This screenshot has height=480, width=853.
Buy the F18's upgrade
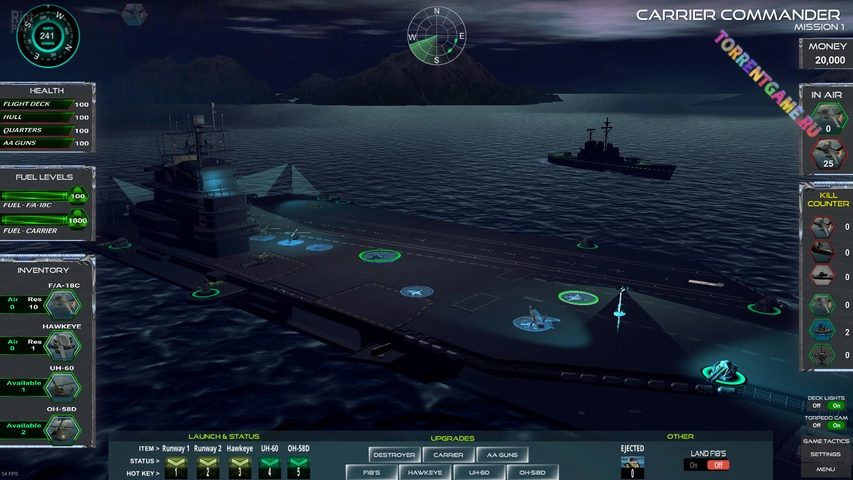point(371,472)
